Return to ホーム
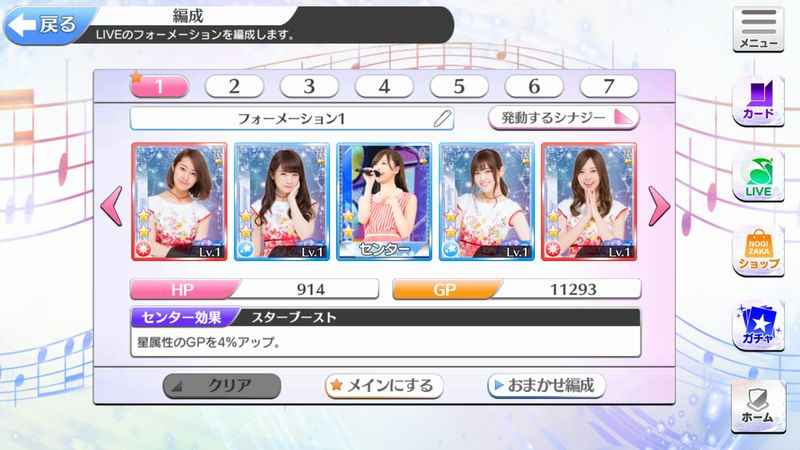800x450 pixels. pos(759,405)
